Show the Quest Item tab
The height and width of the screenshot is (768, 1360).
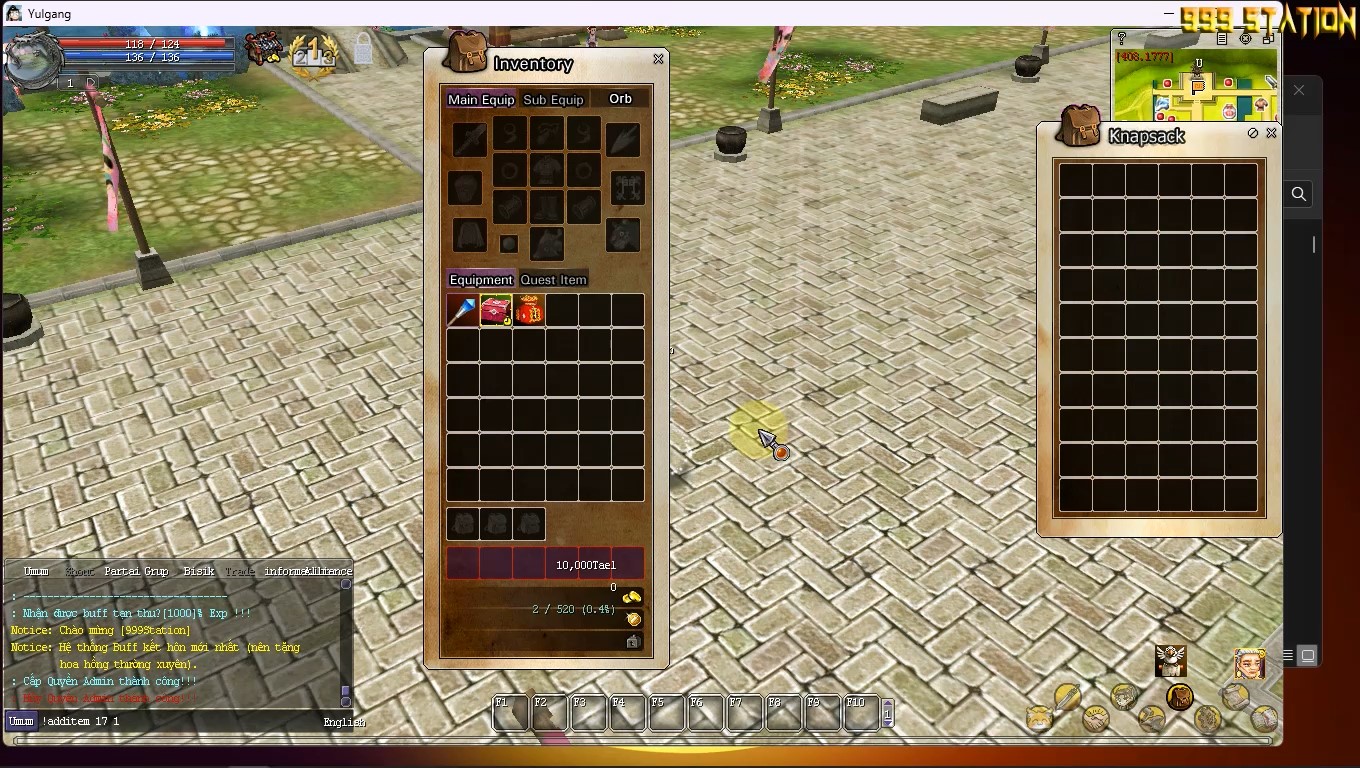(x=553, y=280)
